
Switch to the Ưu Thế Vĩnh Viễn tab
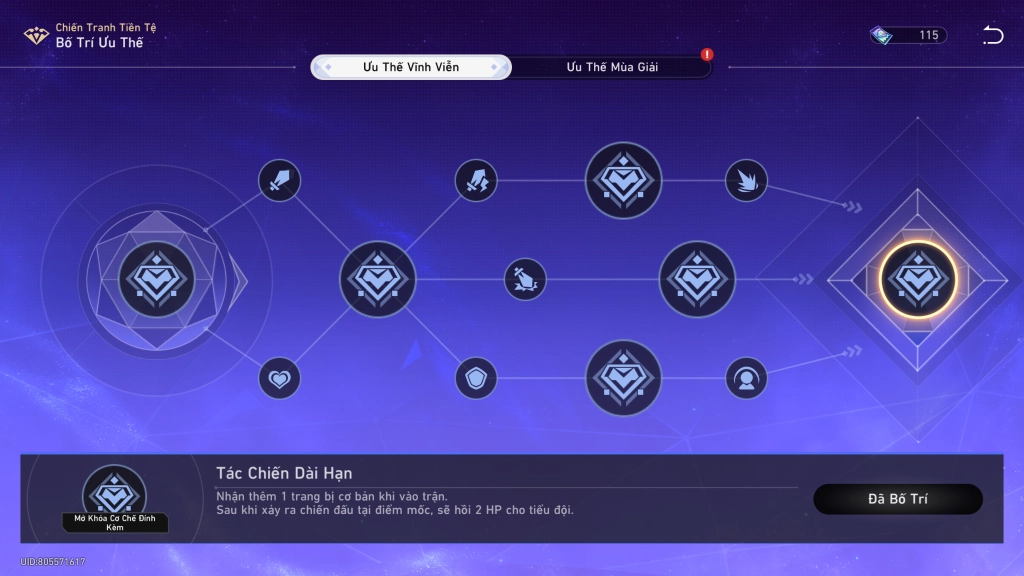tap(411, 67)
